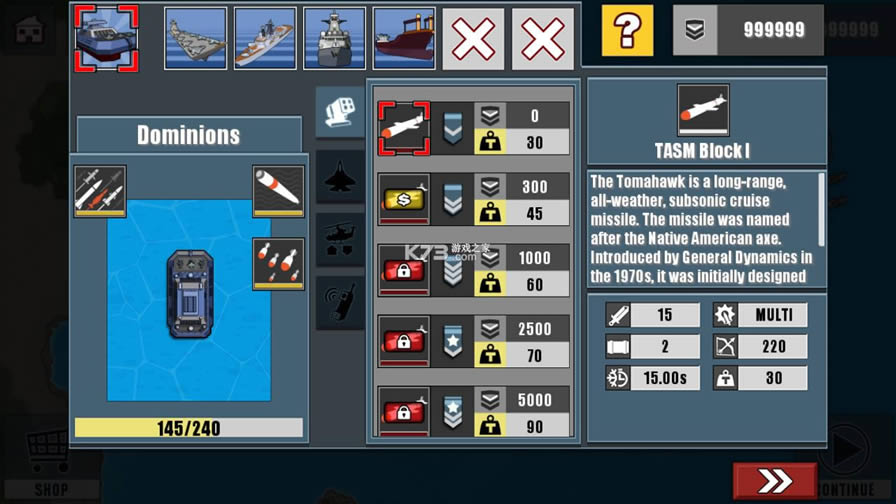Choose the locked weapon costing 1000
Viewport: 896px width, 504px height.
click(x=404, y=270)
